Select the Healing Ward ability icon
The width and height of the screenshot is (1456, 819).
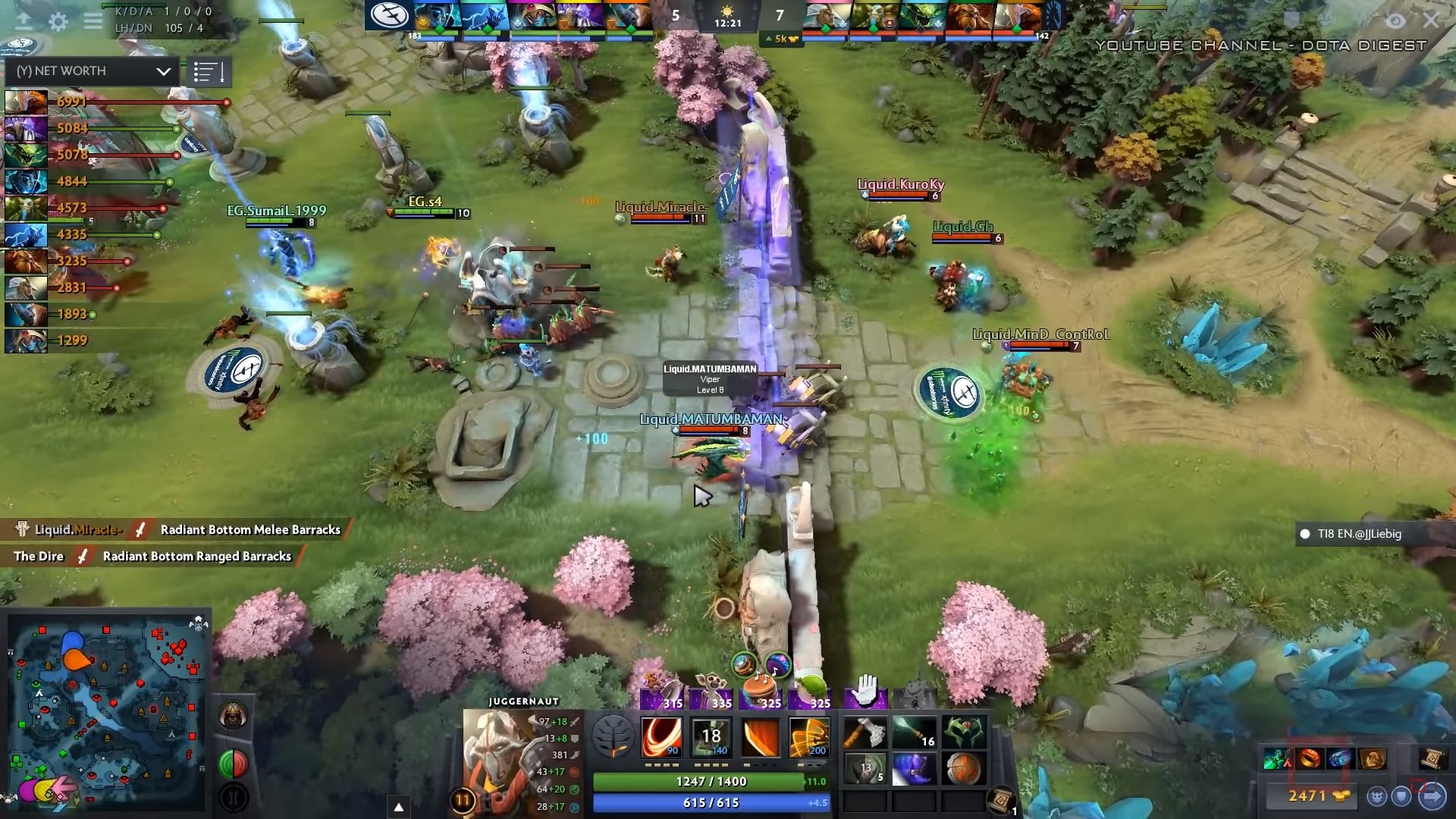[711, 737]
